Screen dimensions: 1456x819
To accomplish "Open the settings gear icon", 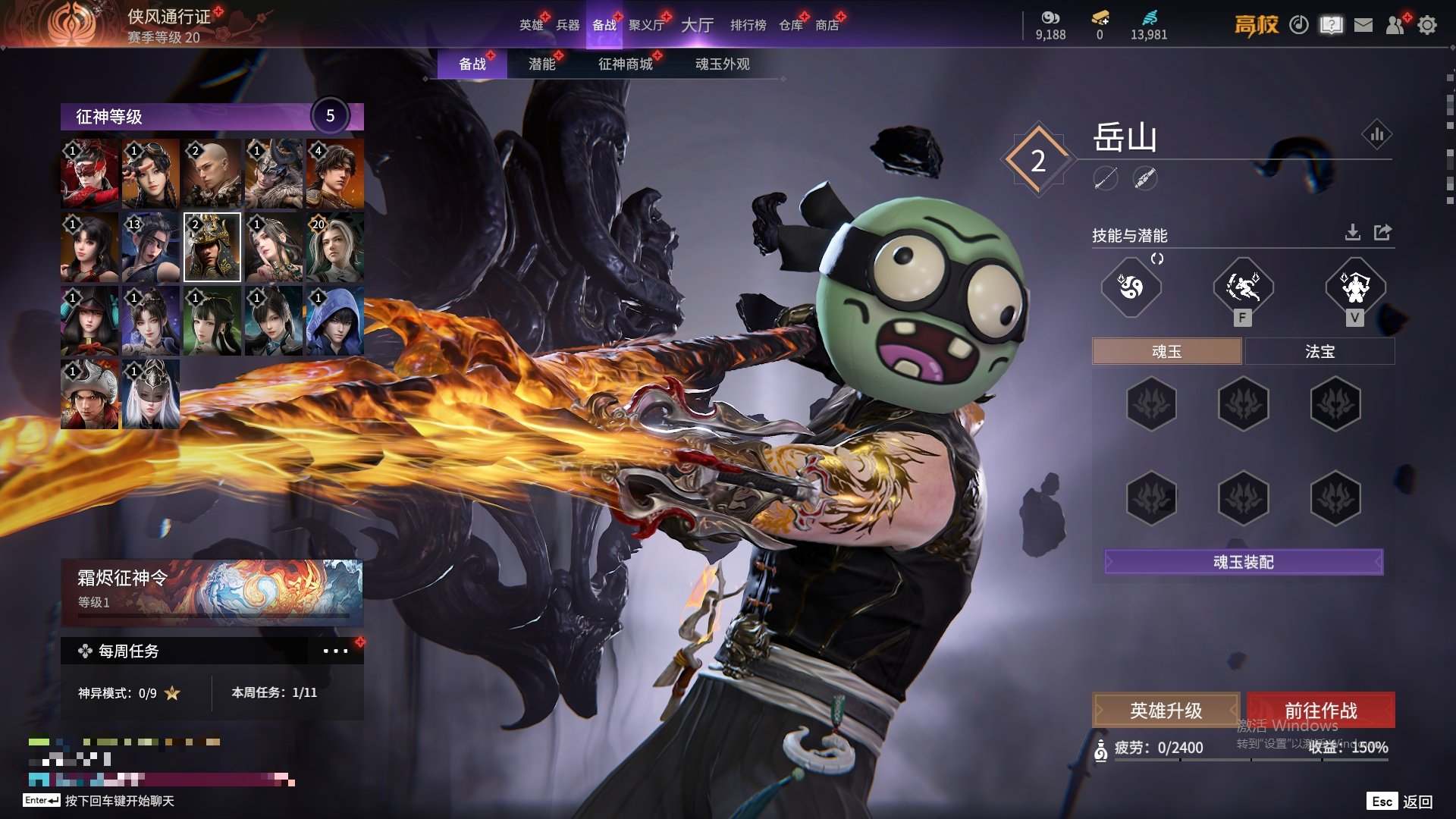I will click(x=1427, y=25).
